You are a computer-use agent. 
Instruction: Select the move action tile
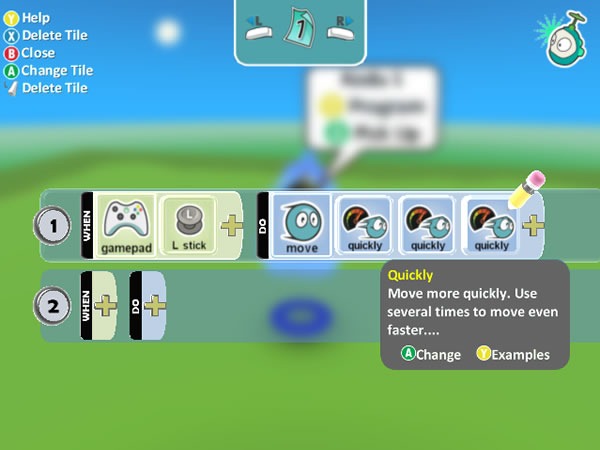301,224
